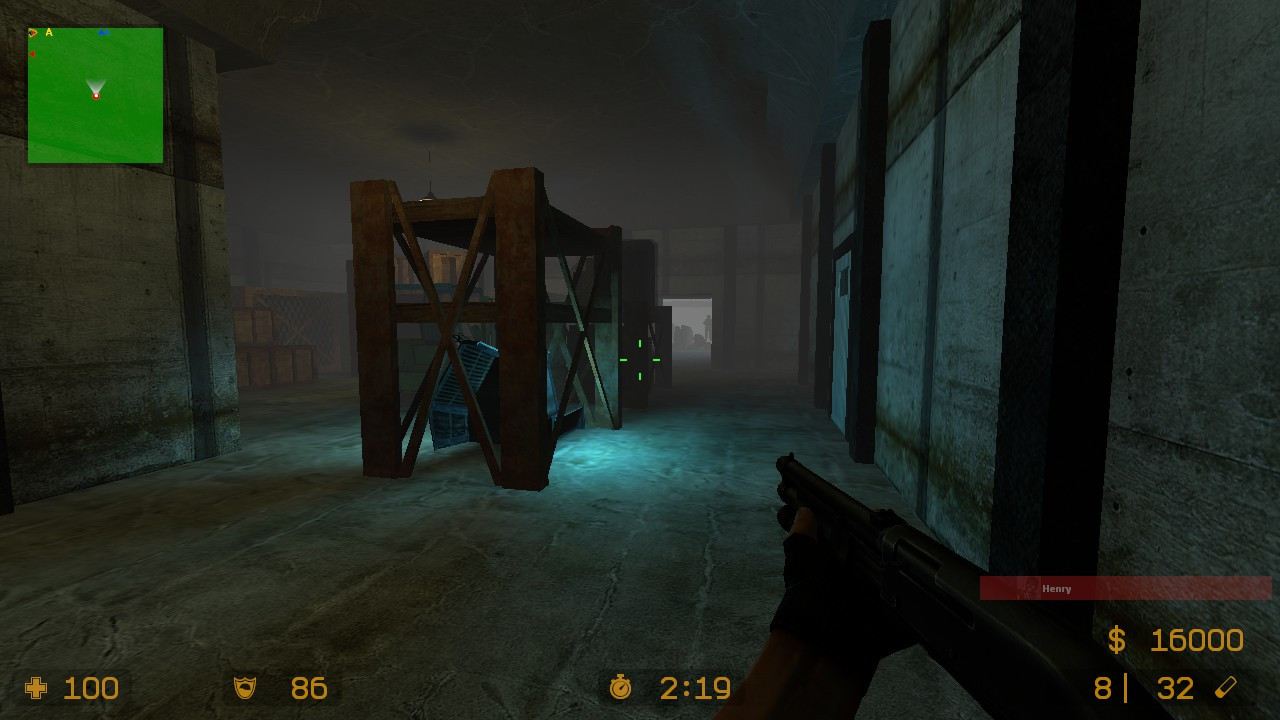1280x720 pixels.
Task: Select bombsite A marker on the radar
Action: click(49, 32)
